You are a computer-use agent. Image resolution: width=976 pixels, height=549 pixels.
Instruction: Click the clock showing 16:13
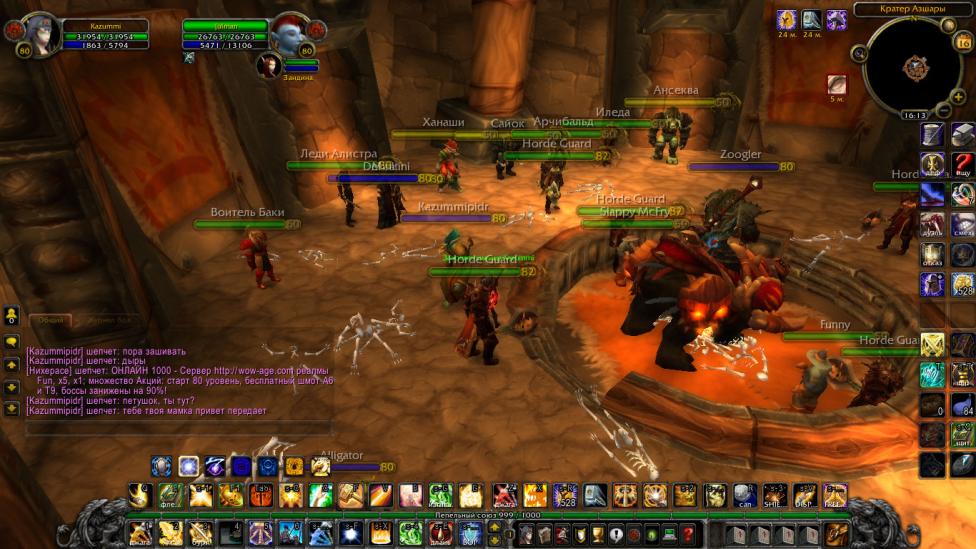914,115
